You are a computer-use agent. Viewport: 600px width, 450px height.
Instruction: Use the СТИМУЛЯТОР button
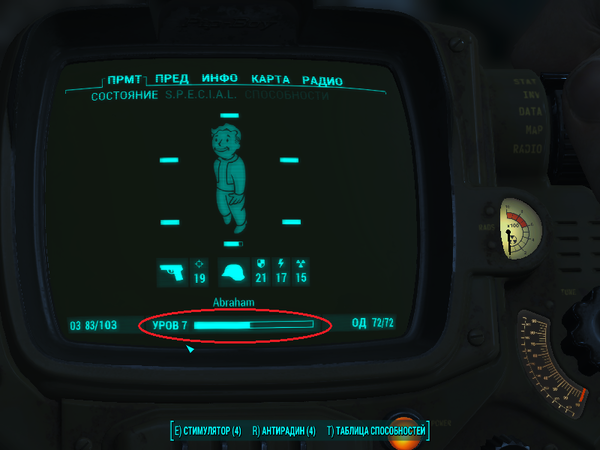click(x=207, y=431)
